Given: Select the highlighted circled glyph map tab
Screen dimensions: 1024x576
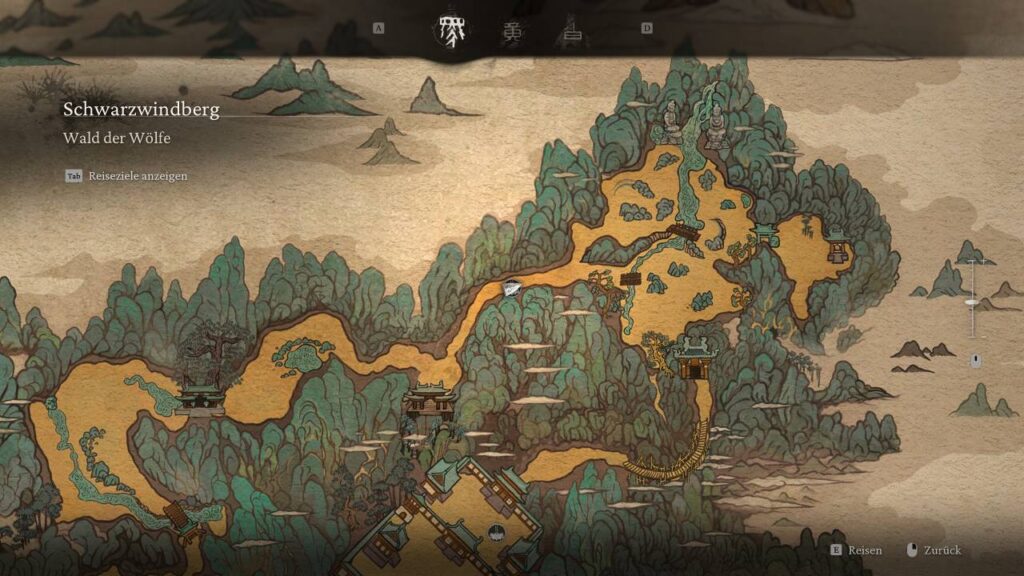Looking at the screenshot, I should click(x=447, y=32).
